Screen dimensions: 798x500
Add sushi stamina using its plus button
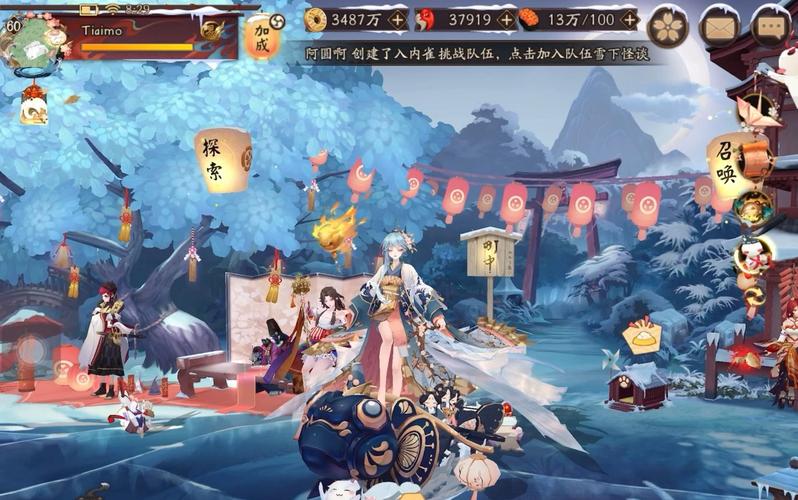(x=627, y=19)
